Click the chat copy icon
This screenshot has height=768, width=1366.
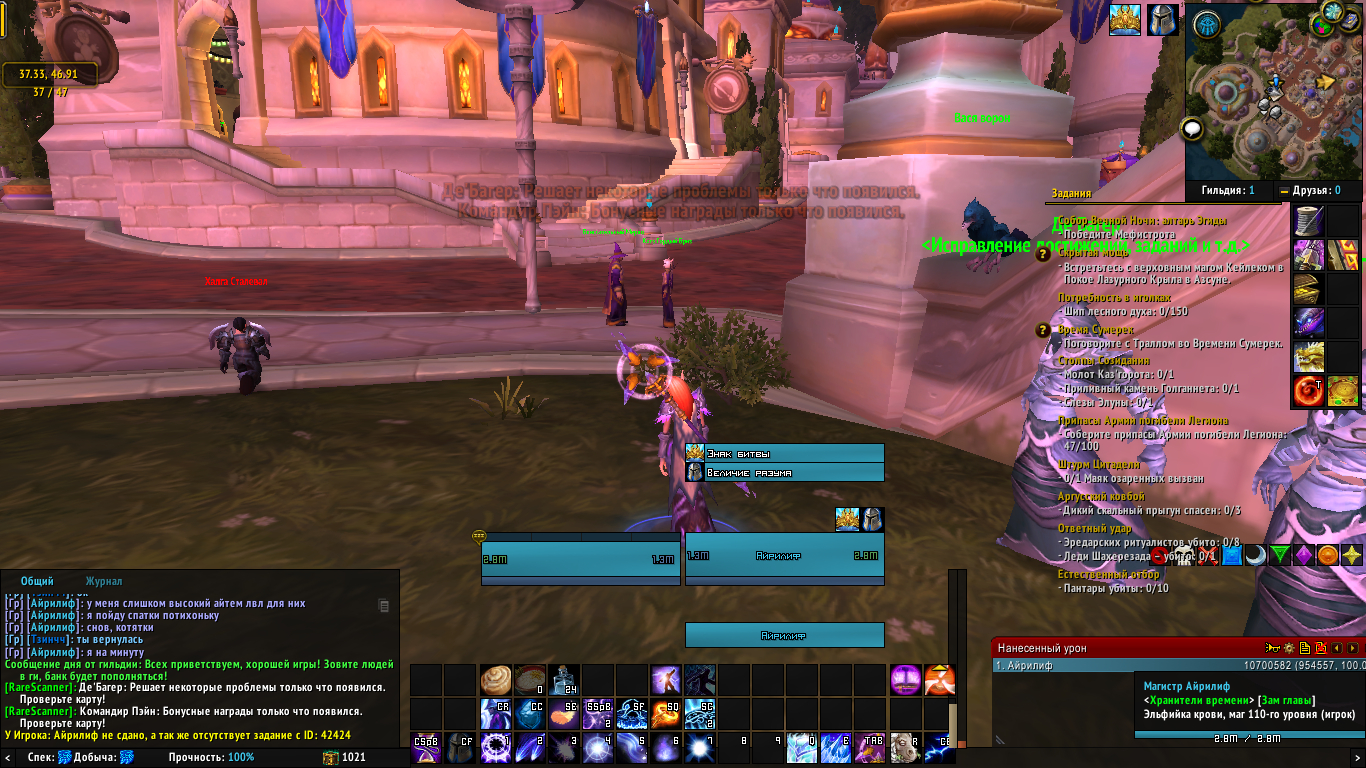[x=384, y=605]
